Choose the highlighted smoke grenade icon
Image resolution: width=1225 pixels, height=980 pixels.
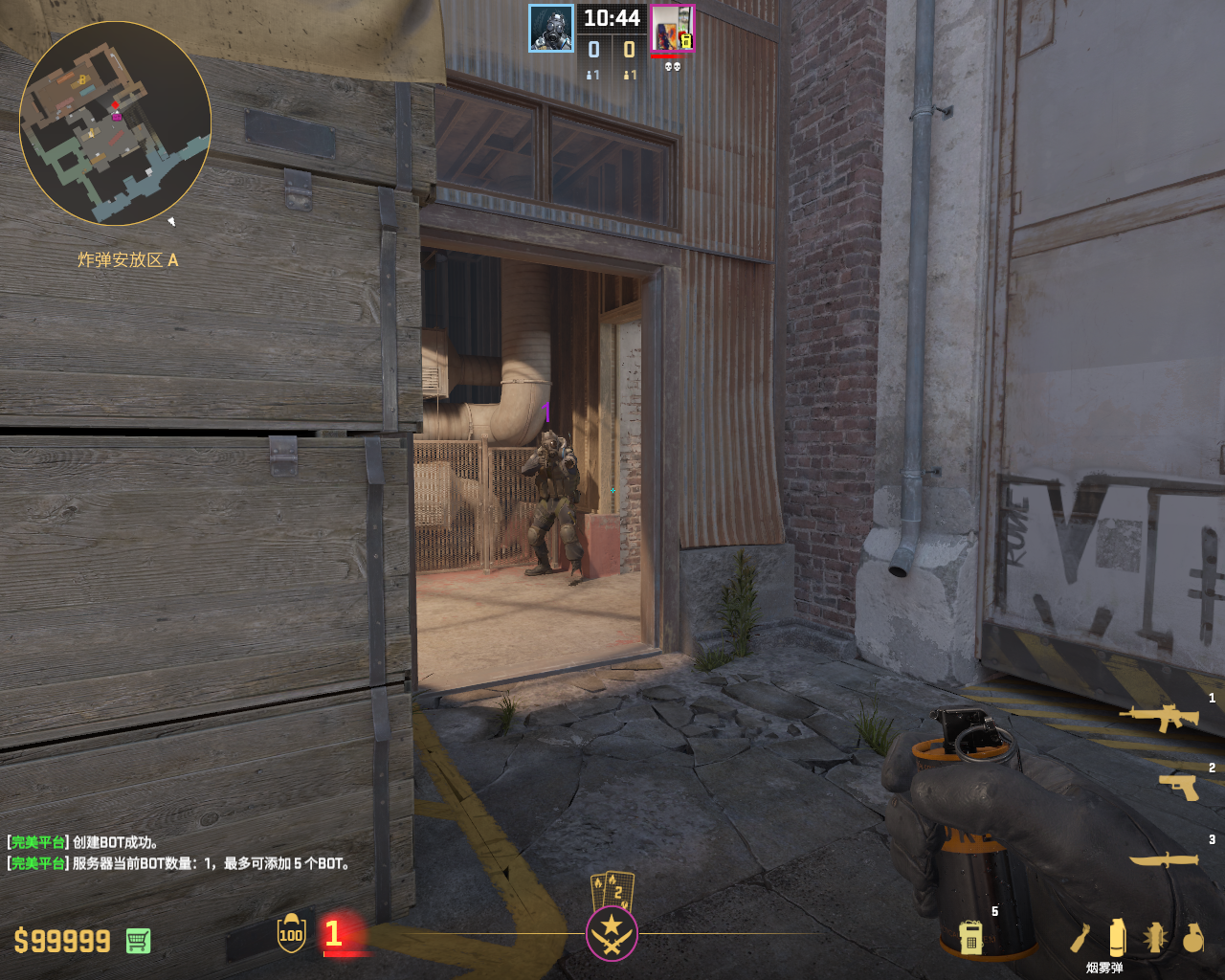pyautogui.click(x=1117, y=938)
